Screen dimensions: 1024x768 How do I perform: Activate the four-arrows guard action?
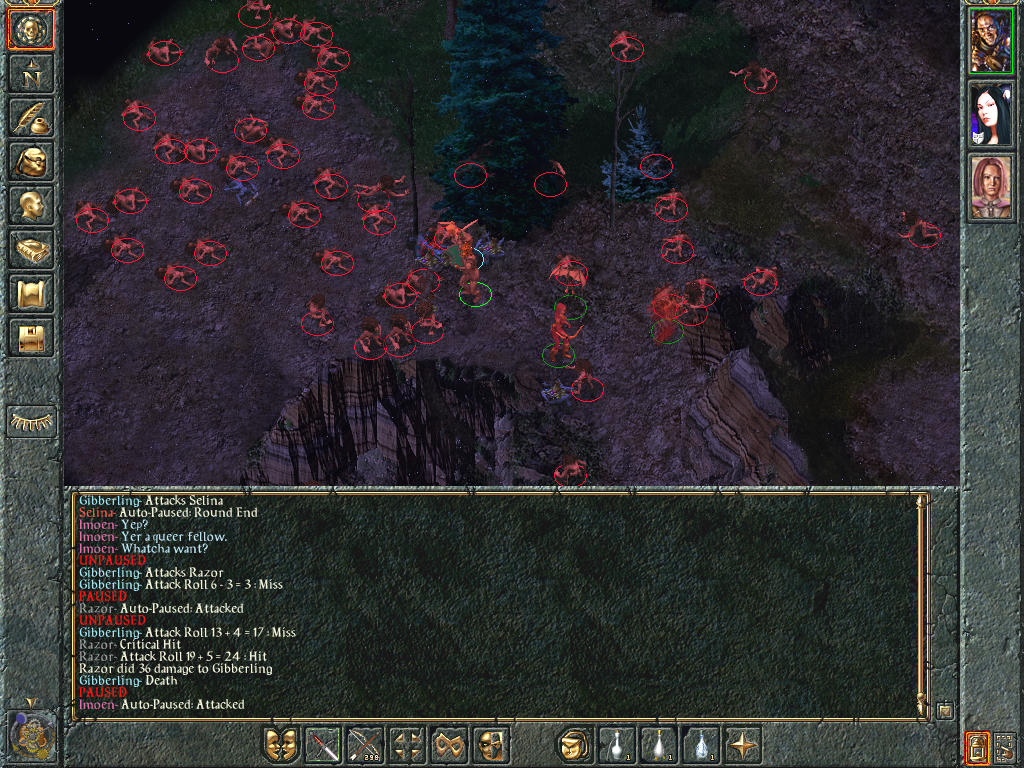pos(407,745)
